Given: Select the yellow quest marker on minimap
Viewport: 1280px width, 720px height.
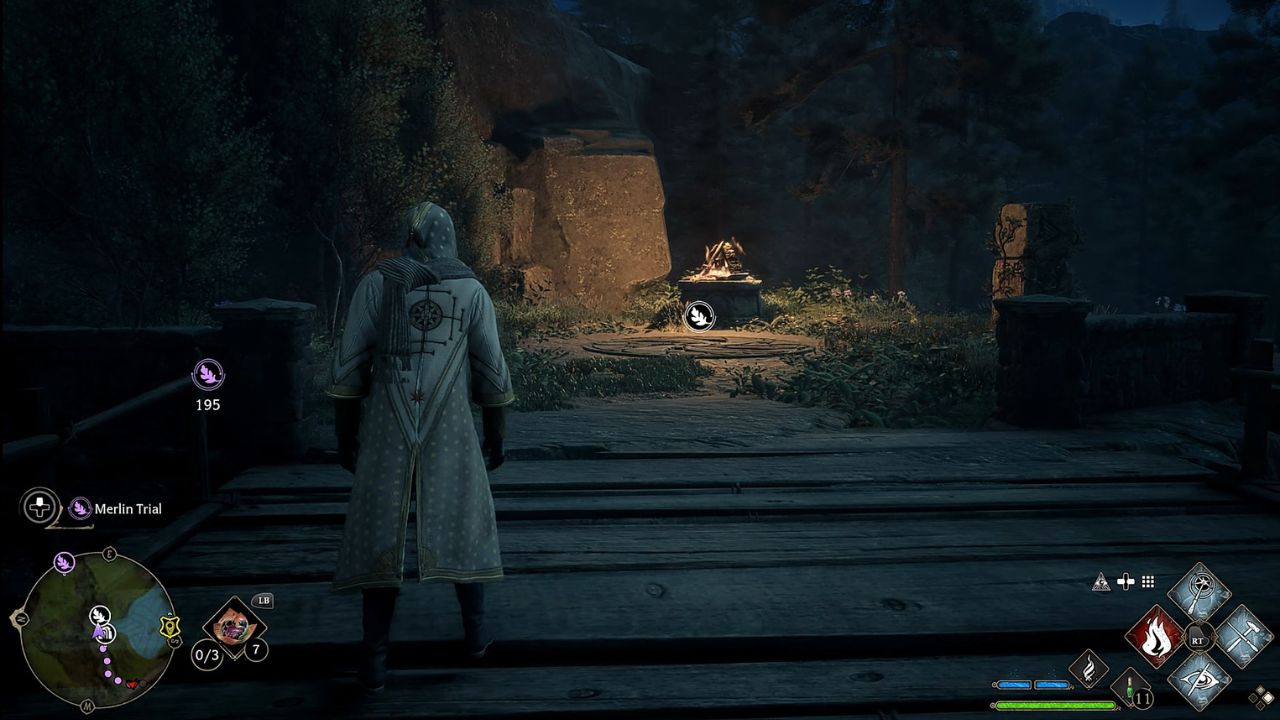Looking at the screenshot, I should click(x=170, y=627).
